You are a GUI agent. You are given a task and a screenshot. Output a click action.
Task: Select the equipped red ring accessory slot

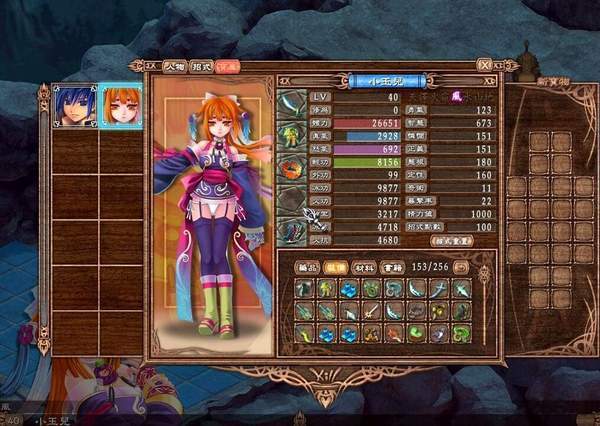[292, 166]
